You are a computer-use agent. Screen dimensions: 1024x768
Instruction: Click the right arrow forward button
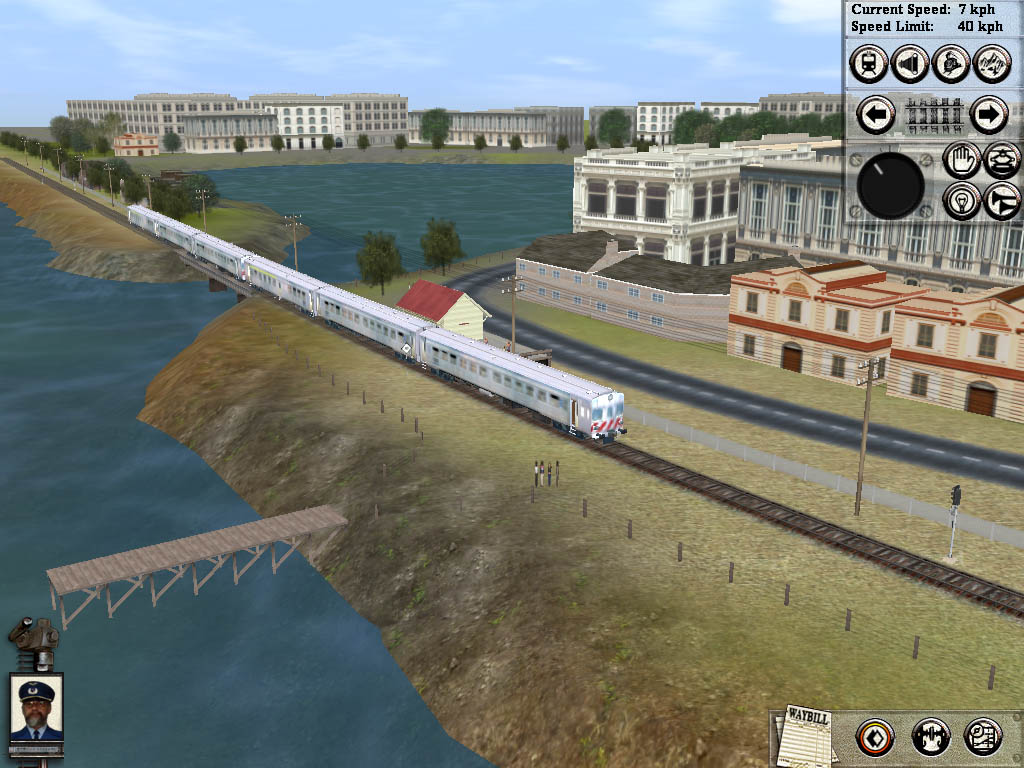coord(988,115)
